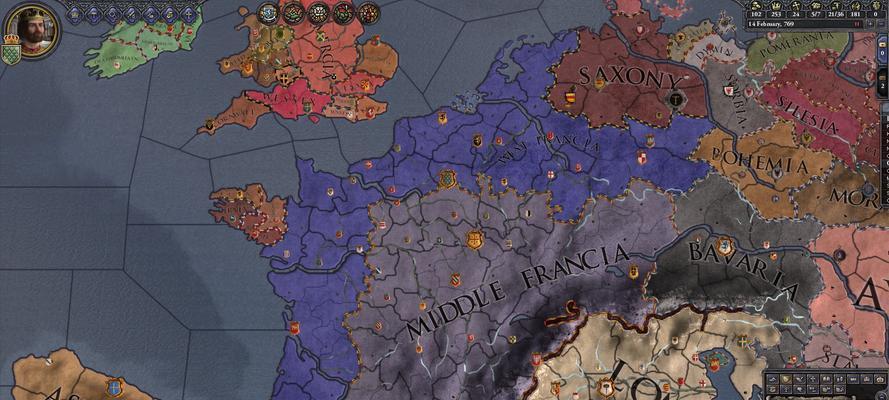Open the blue-and-white shield alert icon

pyautogui.click(x=268, y=13)
